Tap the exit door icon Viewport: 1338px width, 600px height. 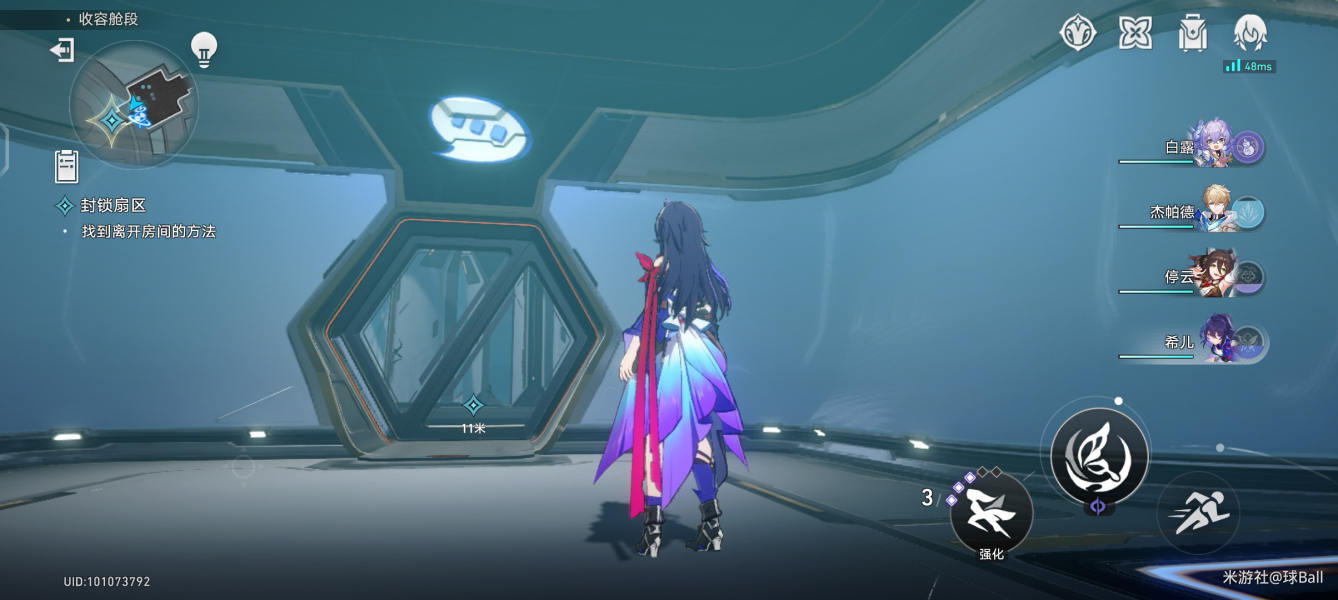pyautogui.click(x=63, y=49)
